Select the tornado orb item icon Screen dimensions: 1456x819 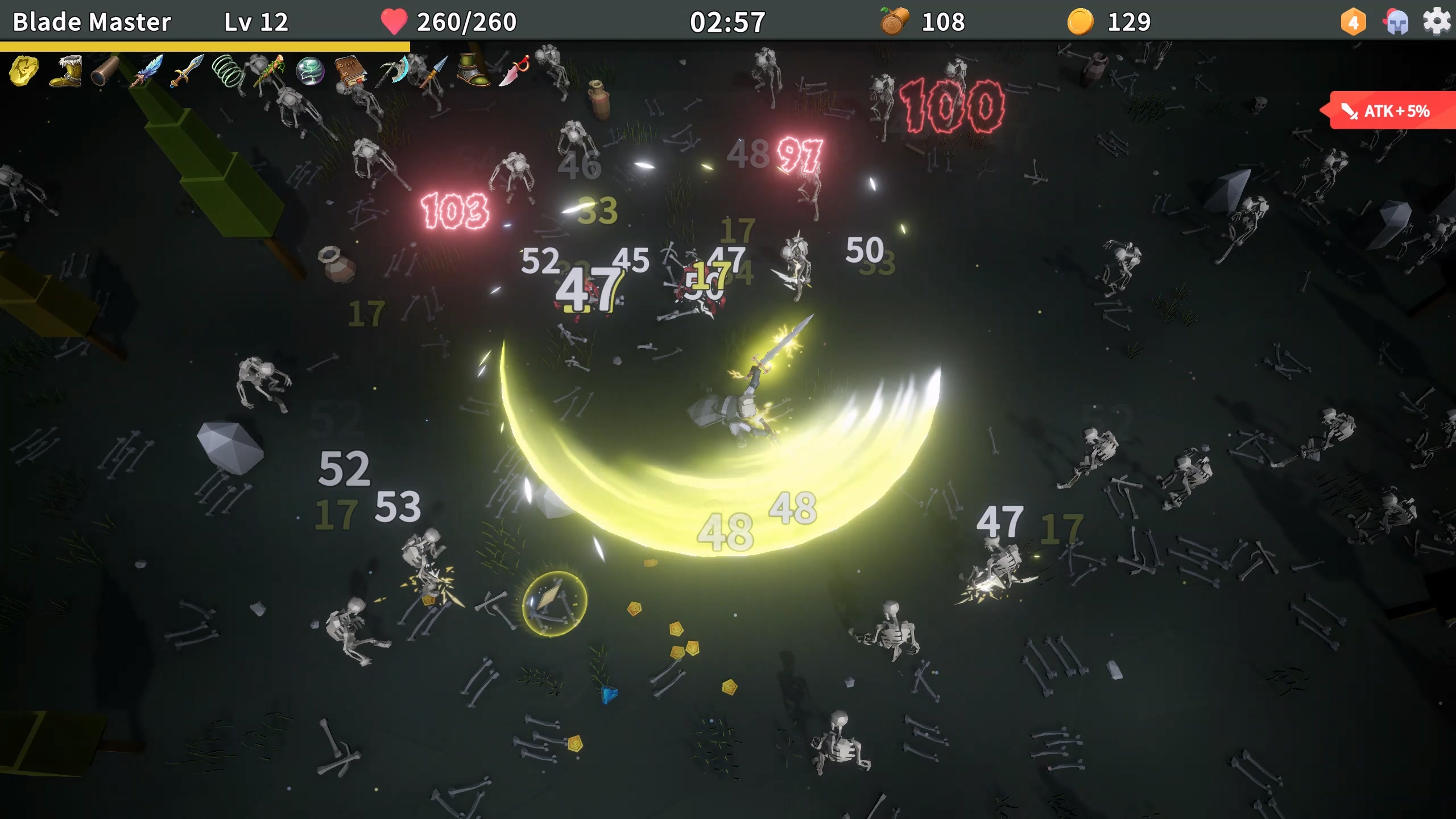310,71
